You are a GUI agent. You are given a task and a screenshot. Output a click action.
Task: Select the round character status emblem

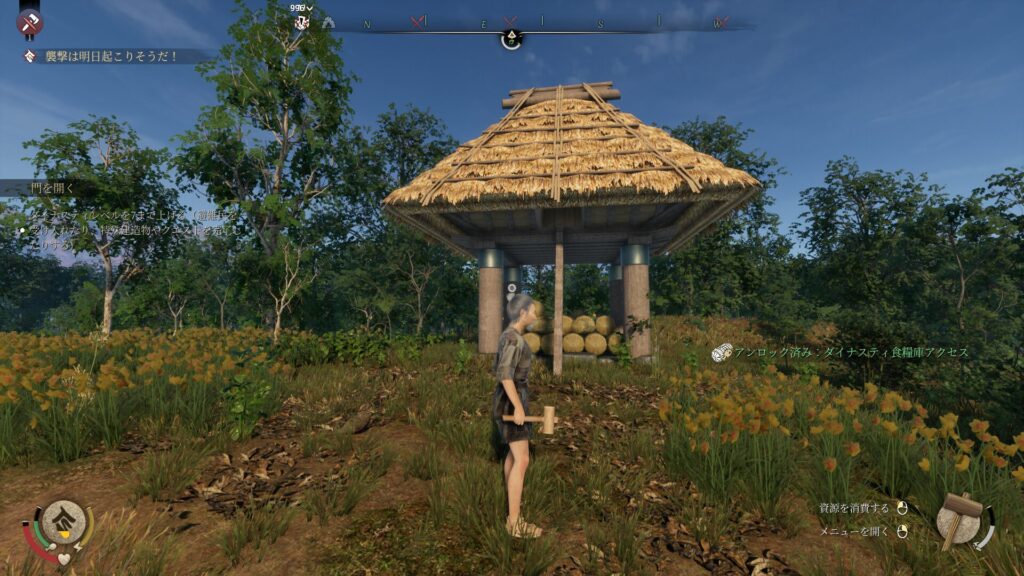[63, 520]
